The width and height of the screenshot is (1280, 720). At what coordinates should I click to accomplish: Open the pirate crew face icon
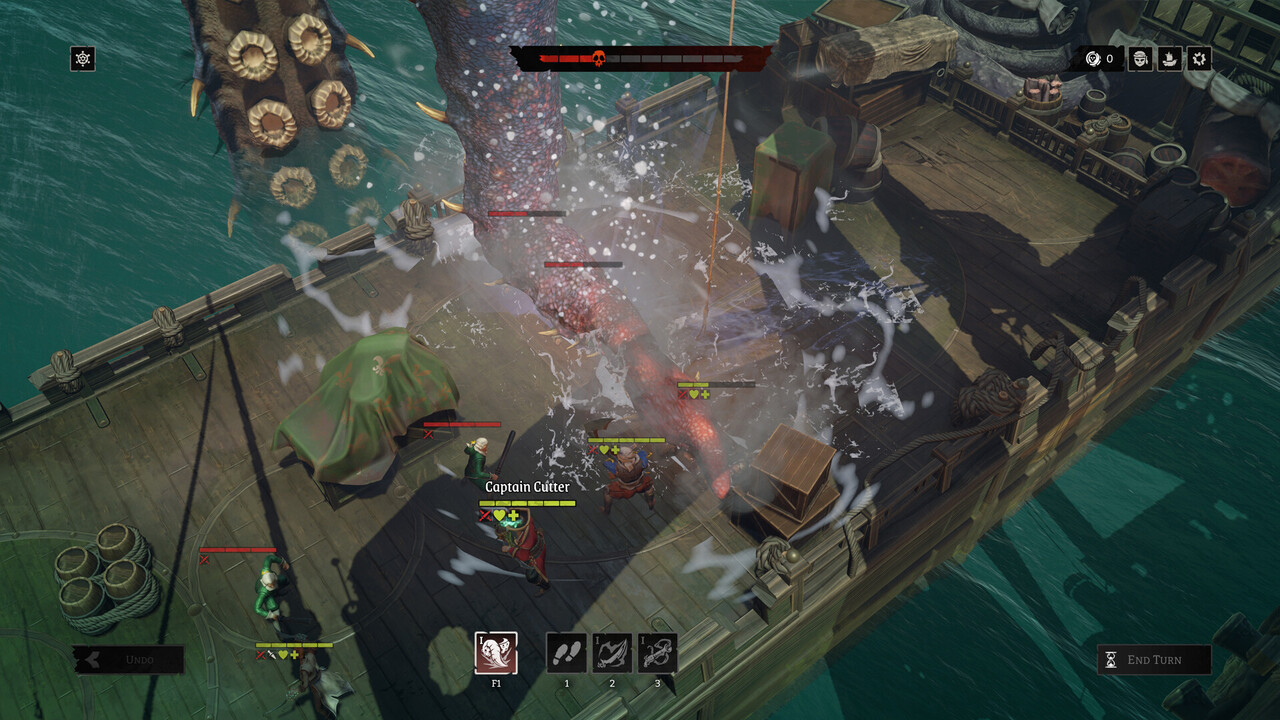(x=1140, y=59)
